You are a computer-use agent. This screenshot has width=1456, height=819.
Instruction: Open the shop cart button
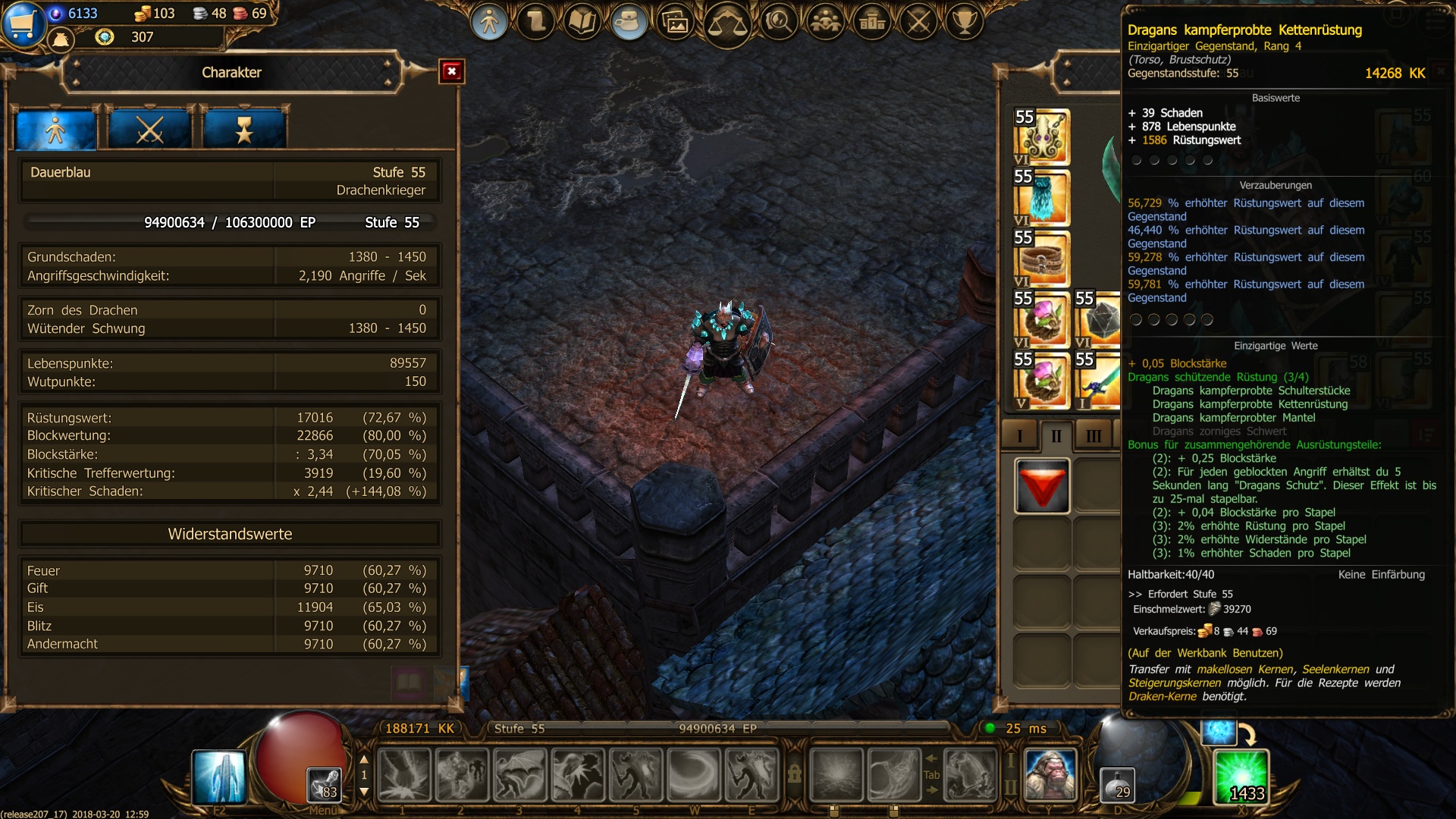click(x=22, y=23)
